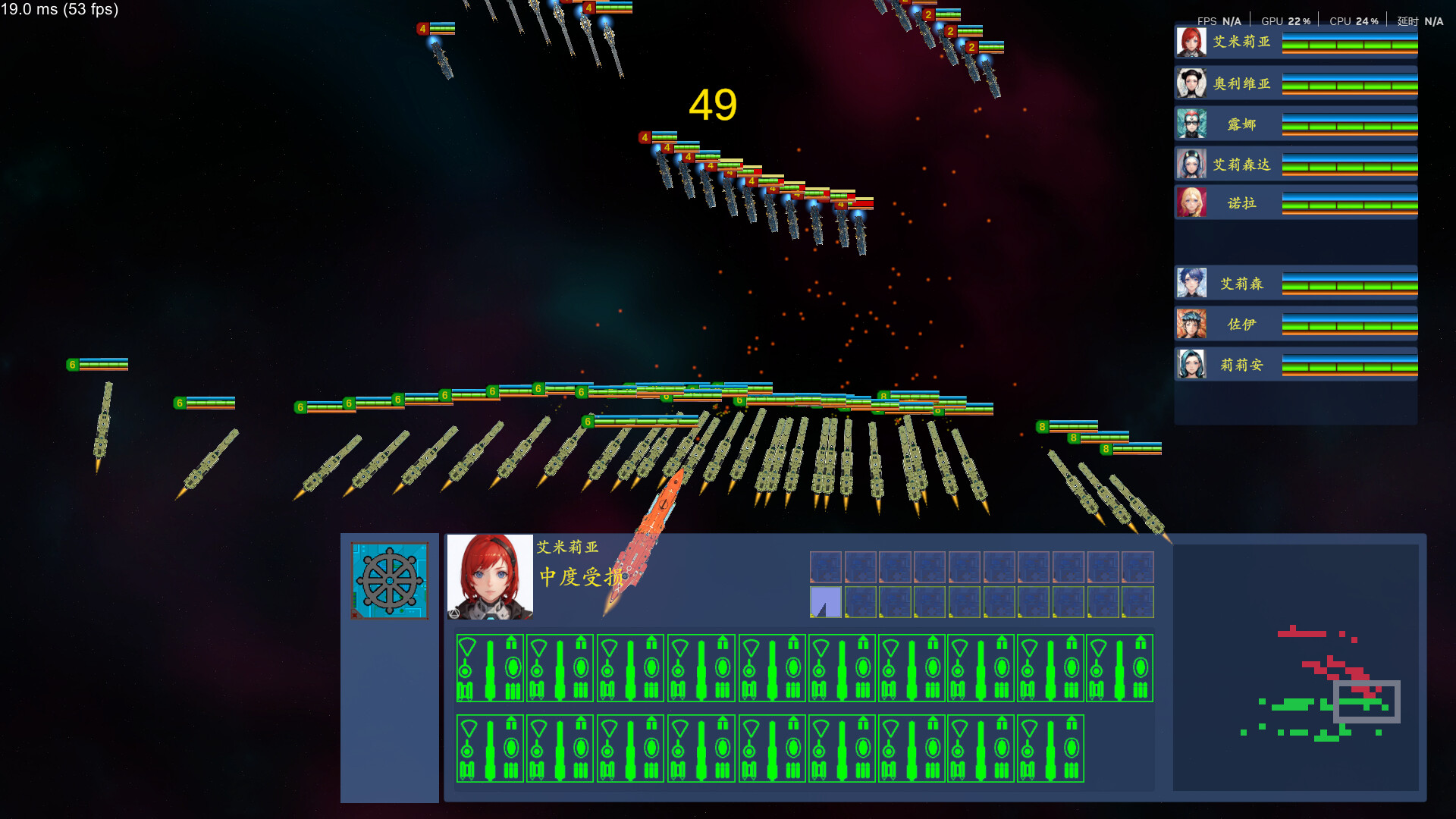The height and width of the screenshot is (819, 1456).
Task: Click 莉莉安's portrait at the roster bottom
Action: pos(1191,365)
